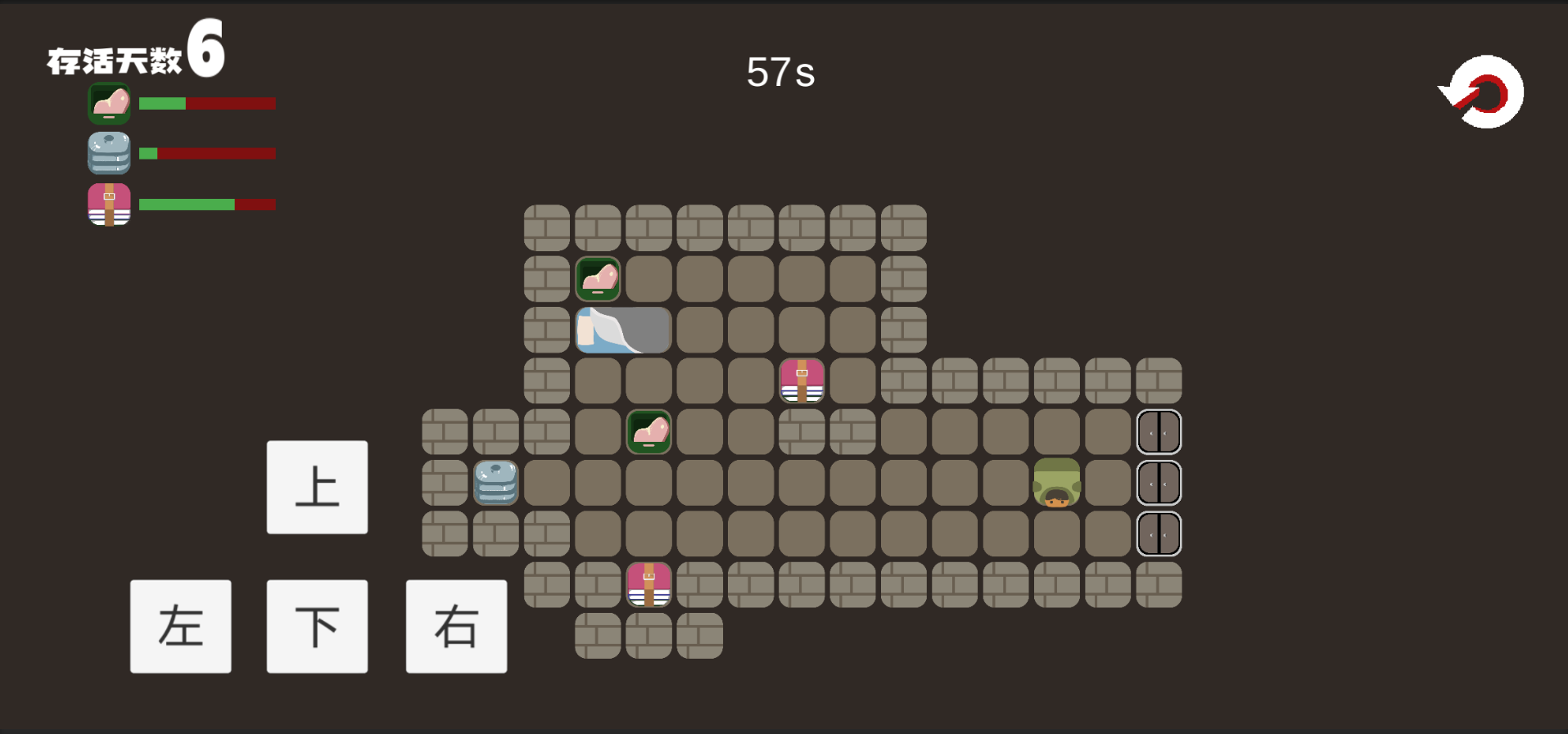Viewport: 1568px width, 734px height.
Task: Click the water puddle tile
Action: coord(623,330)
